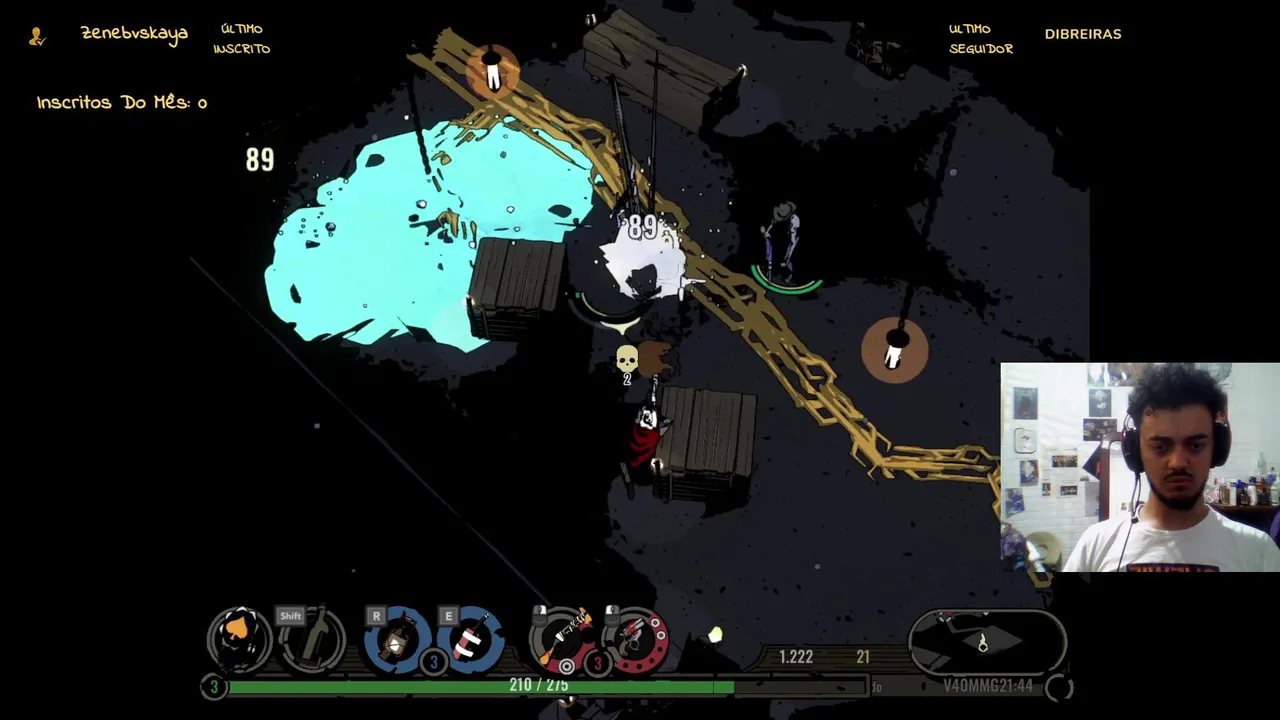The height and width of the screenshot is (720, 1280).
Task: Open the minimap panel
Action: click(986, 642)
